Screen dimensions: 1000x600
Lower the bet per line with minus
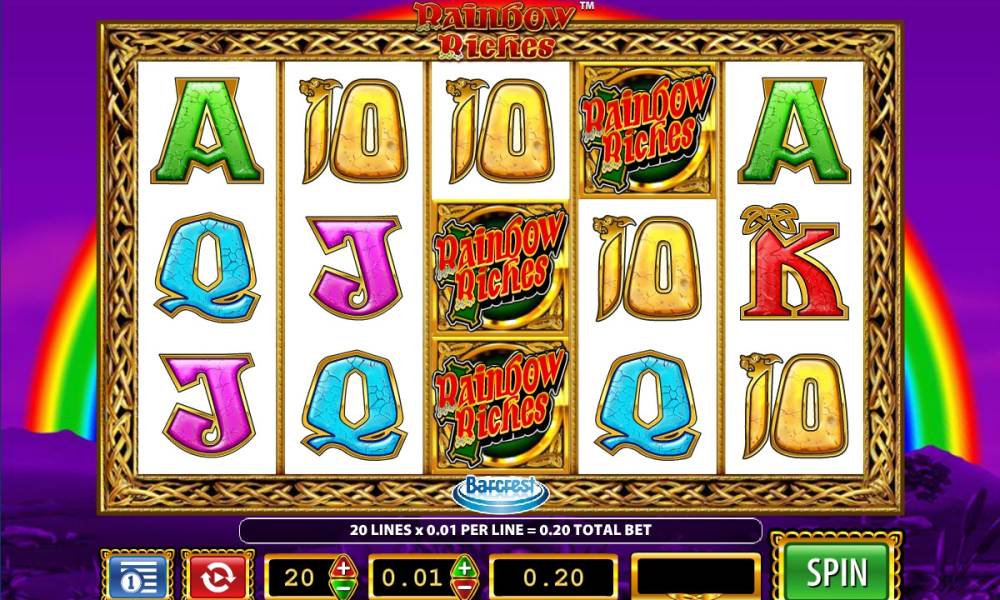click(x=464, y=588)
